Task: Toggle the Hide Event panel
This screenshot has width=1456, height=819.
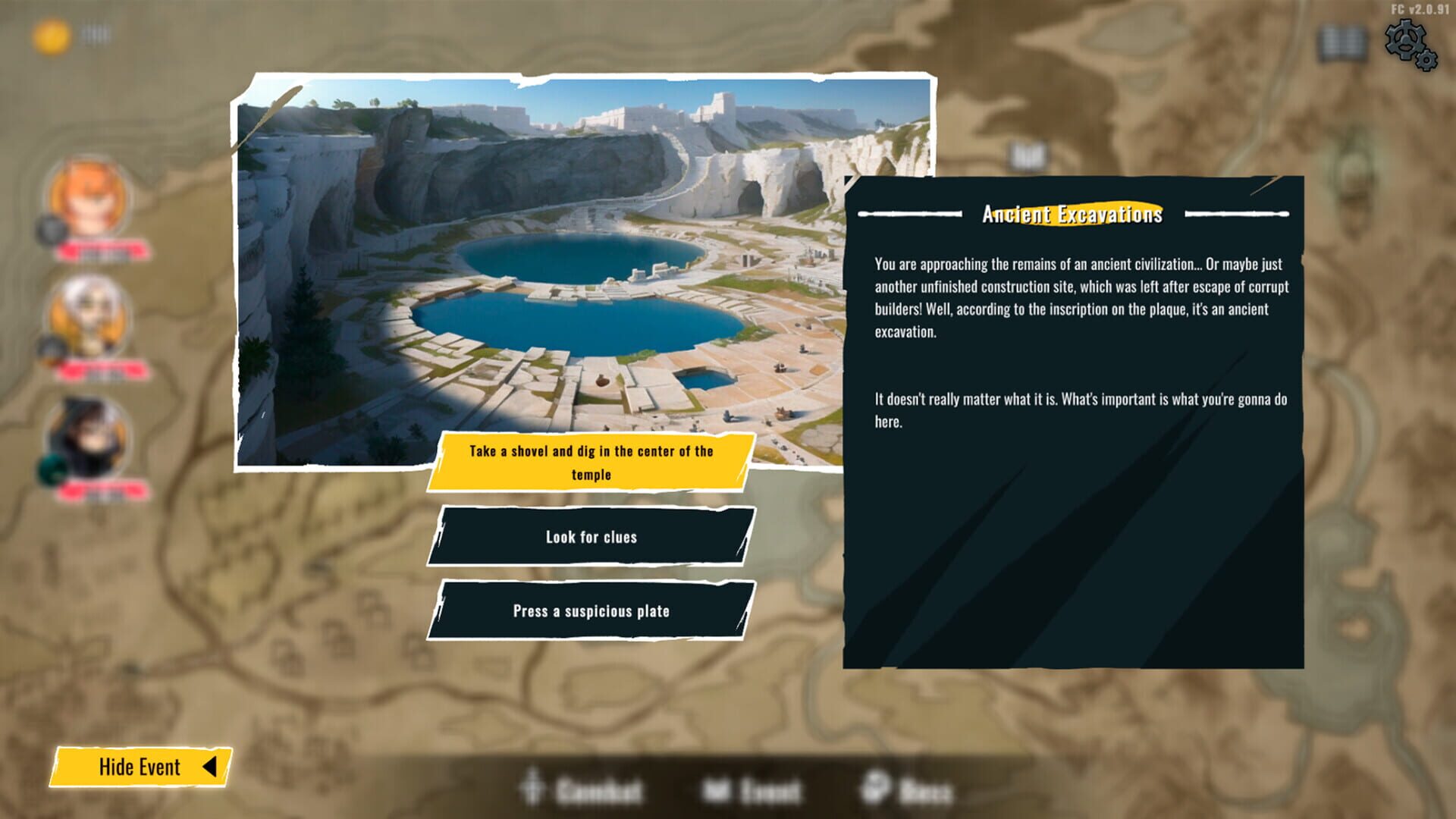Action: (x=140, y=767)
